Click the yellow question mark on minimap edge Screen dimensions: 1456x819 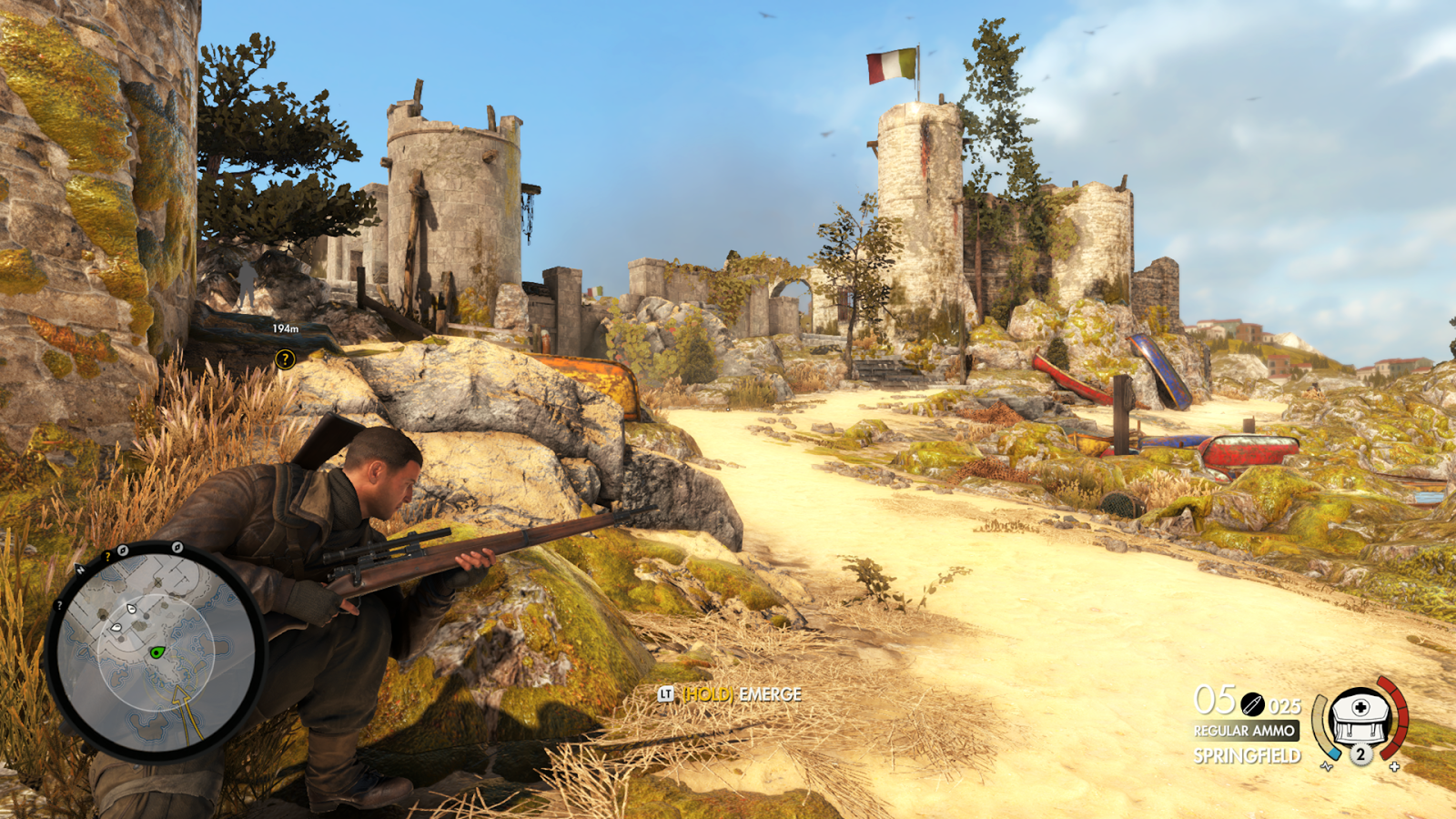point(107,556)
